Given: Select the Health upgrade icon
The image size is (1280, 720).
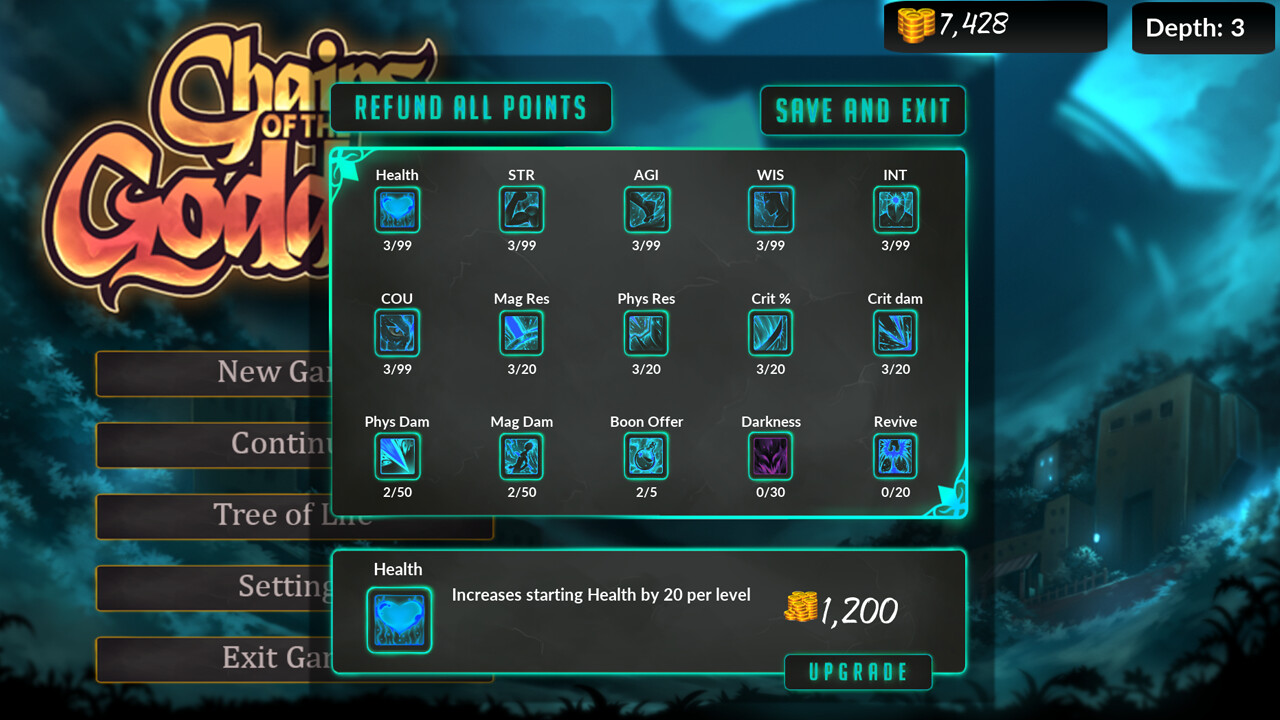Looking at the screenshot, I should (x=397, y=209).
